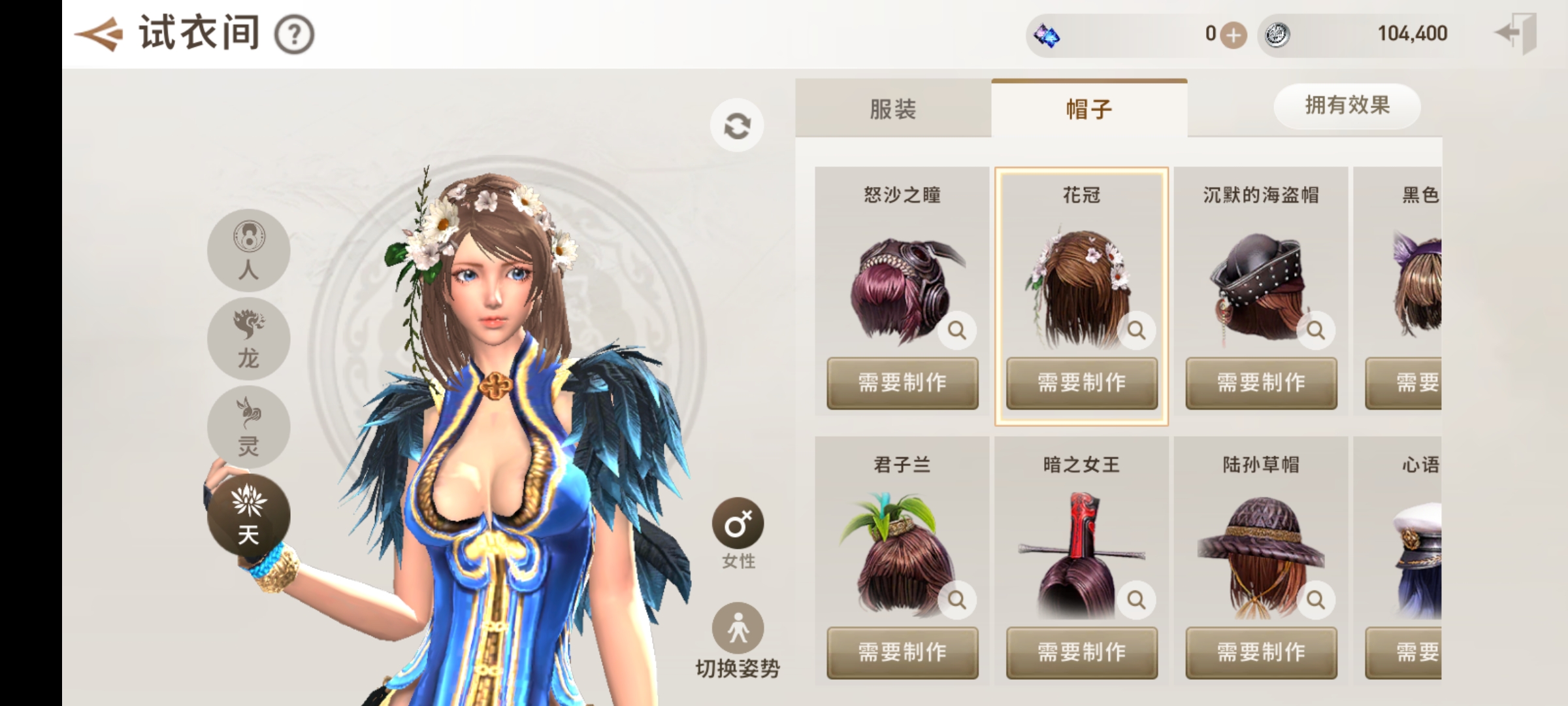Open the 拥有效果 panel
The width and height of the screenshot is (1568, 706).
click(x=1347, y=107)
